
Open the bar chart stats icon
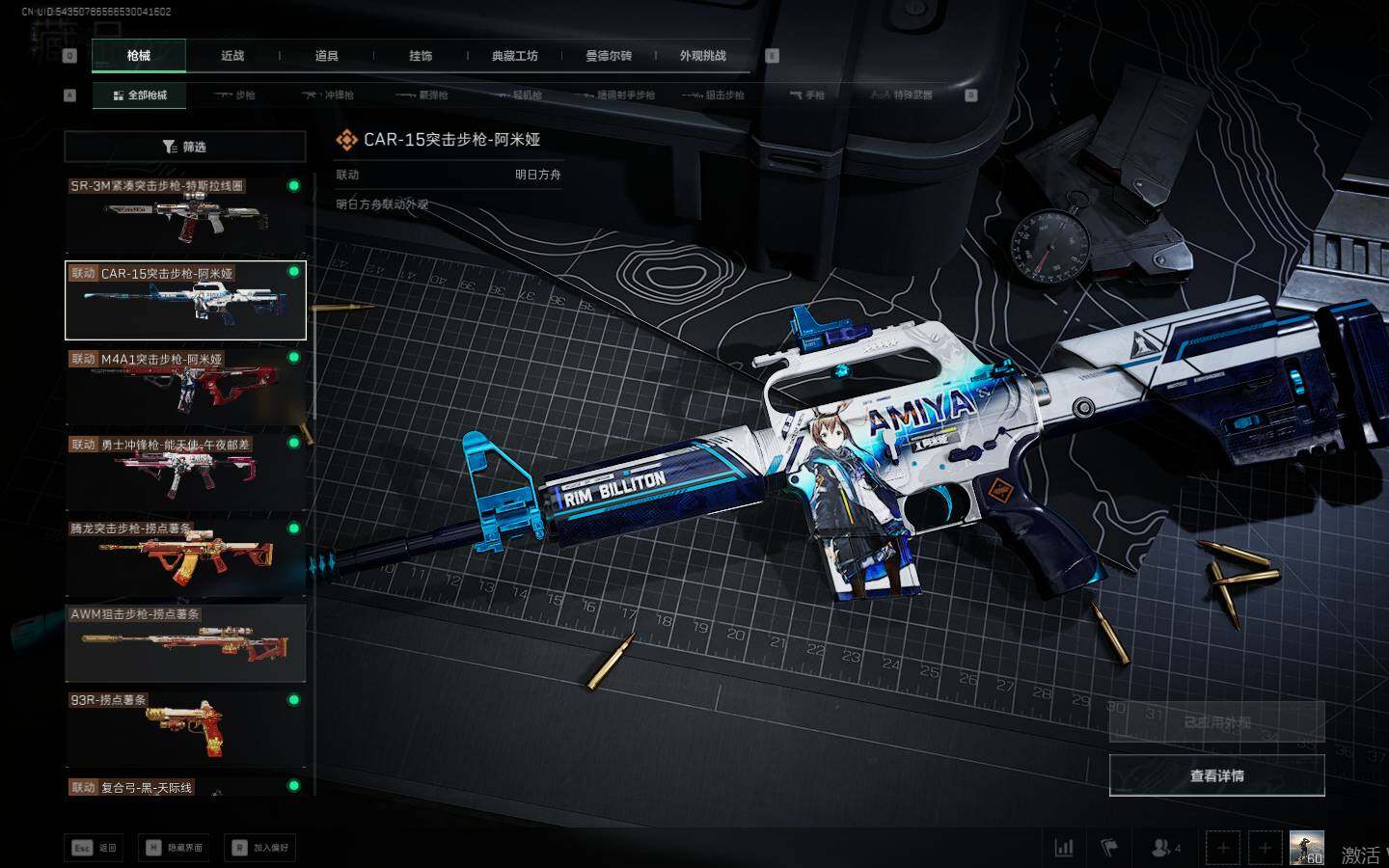point(1064,848)
